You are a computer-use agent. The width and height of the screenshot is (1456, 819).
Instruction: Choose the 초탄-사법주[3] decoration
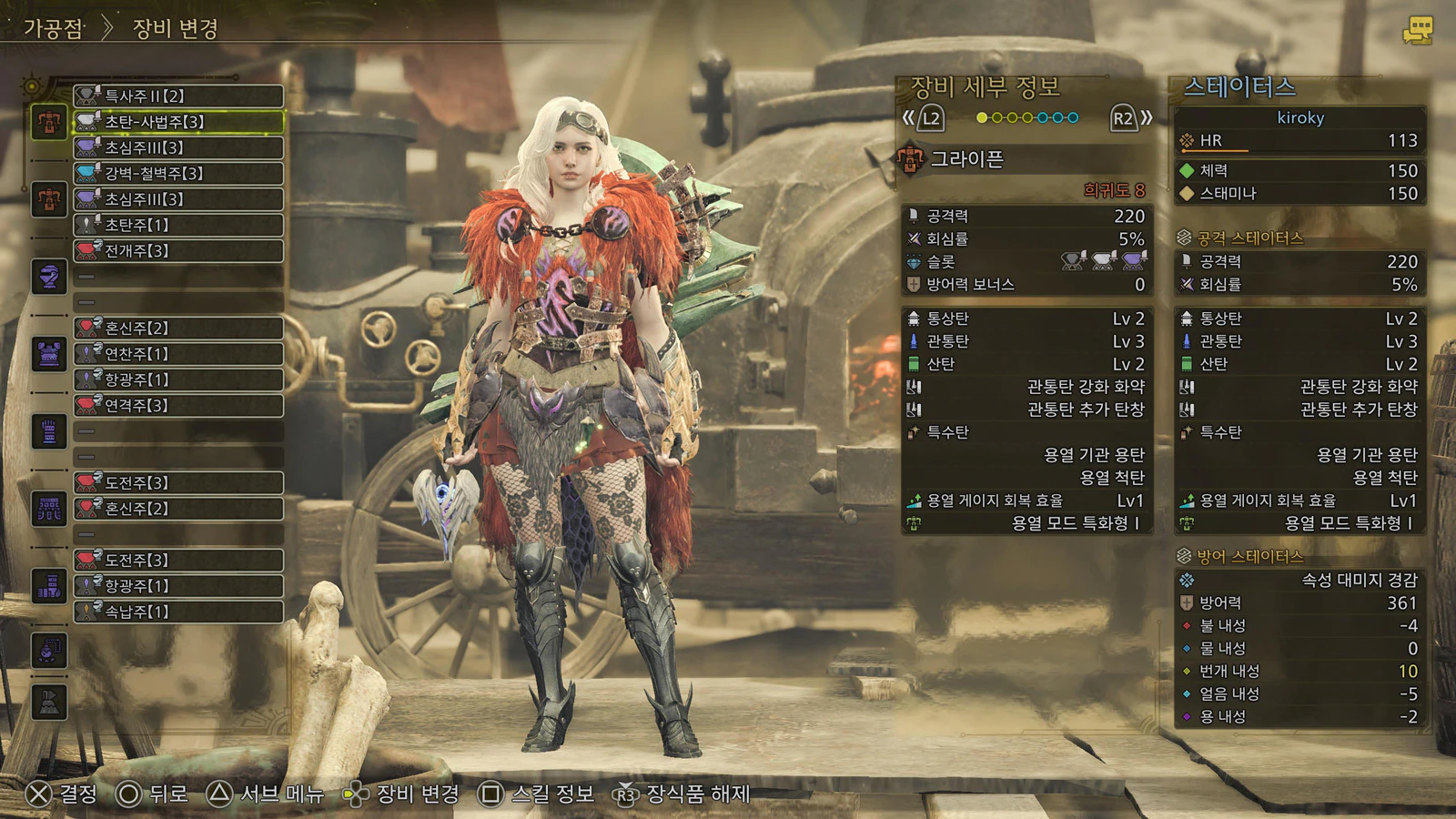(178, 121)
